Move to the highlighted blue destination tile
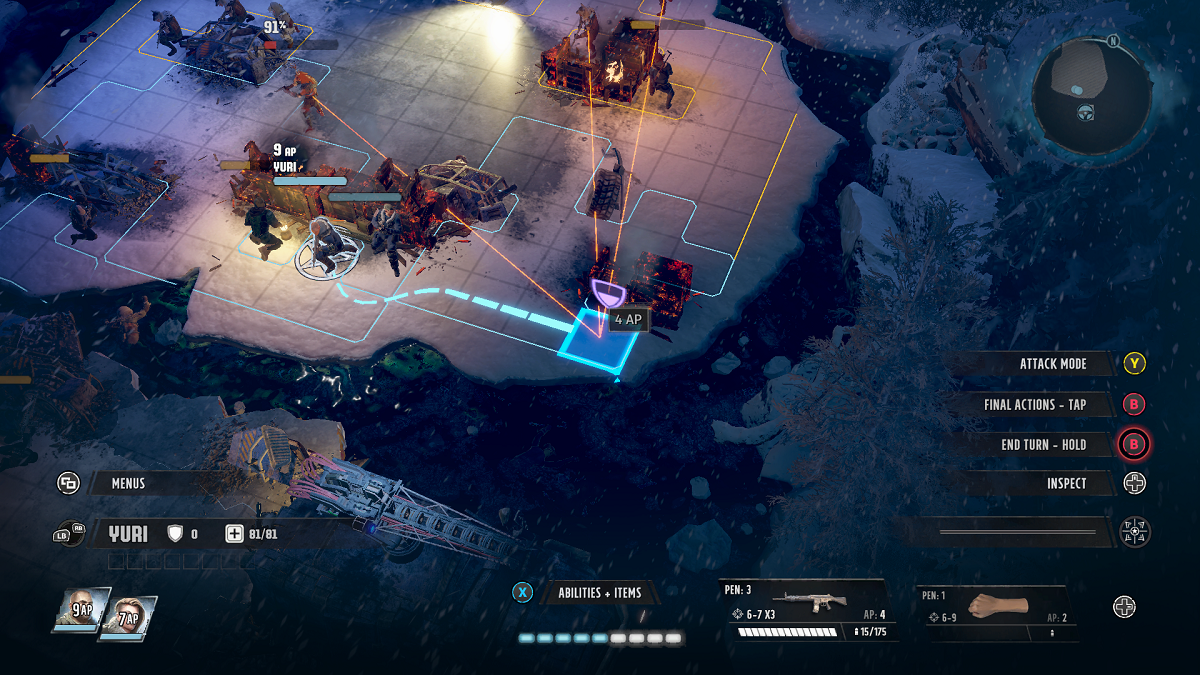This screenshot has height=675, width=1200. 599,342
